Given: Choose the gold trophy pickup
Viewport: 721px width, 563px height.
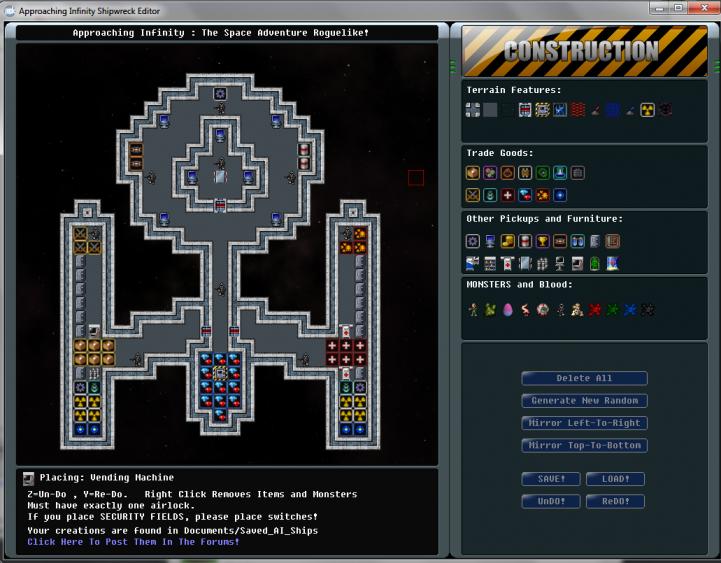Looking at the screenshot, I should coord(542,241).
